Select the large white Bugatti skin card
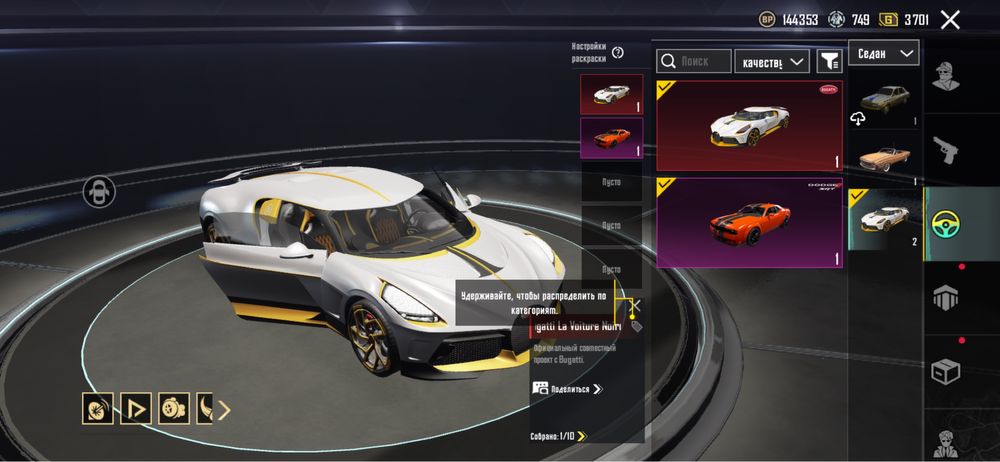Image resolution: width=1000 pixels, height=462 pixels. click(749, 125)
